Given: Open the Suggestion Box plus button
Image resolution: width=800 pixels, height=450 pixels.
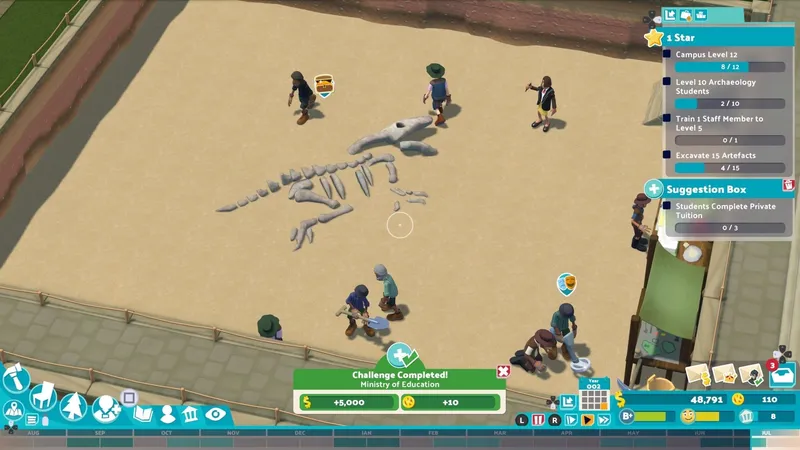Looking at the screenshot, I should [653, 188].
